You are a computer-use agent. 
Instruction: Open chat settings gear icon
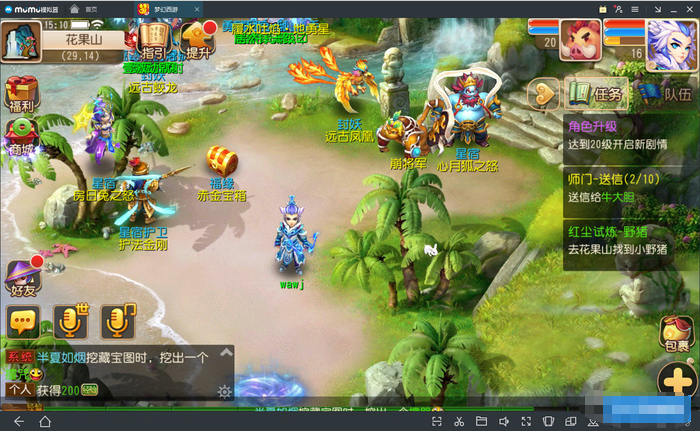click(x=225, y=390)
